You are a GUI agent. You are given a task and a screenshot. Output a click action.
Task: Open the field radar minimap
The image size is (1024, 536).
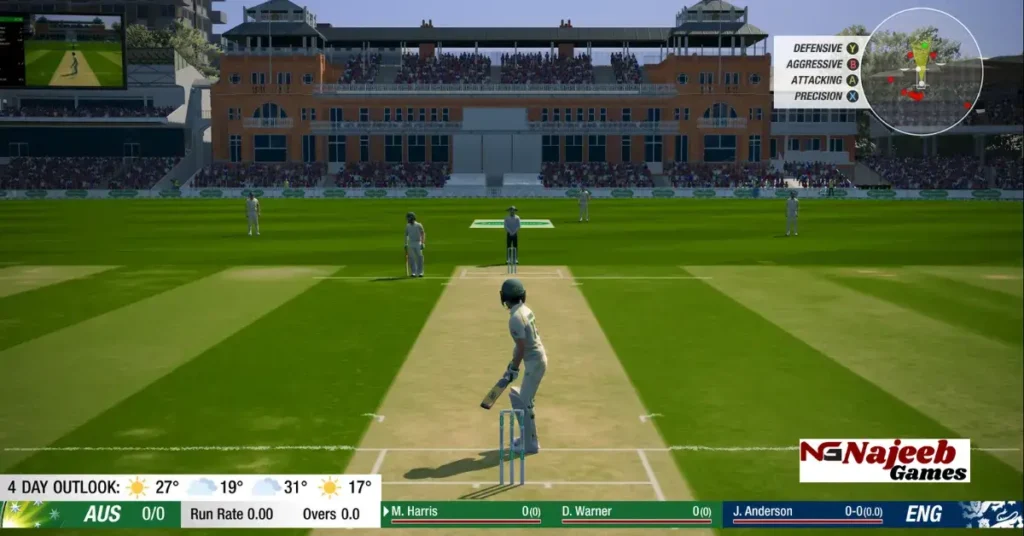pyautogui.click(x=921, y=71)
